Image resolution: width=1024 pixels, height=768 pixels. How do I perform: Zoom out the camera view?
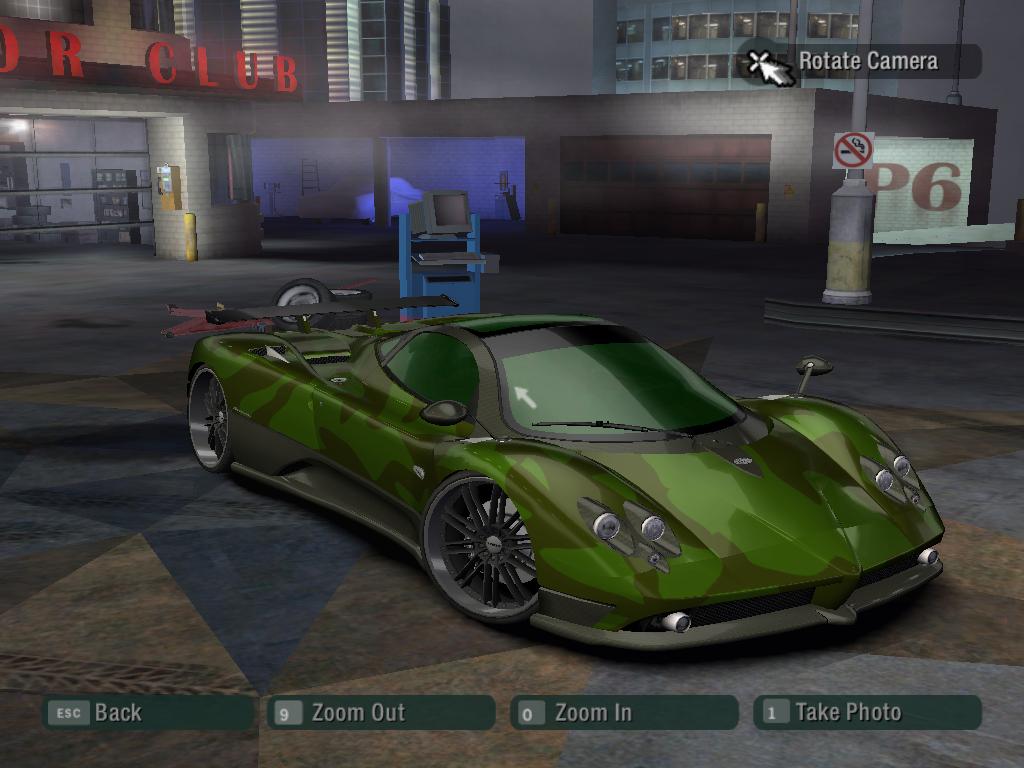[x=381, y=713]
